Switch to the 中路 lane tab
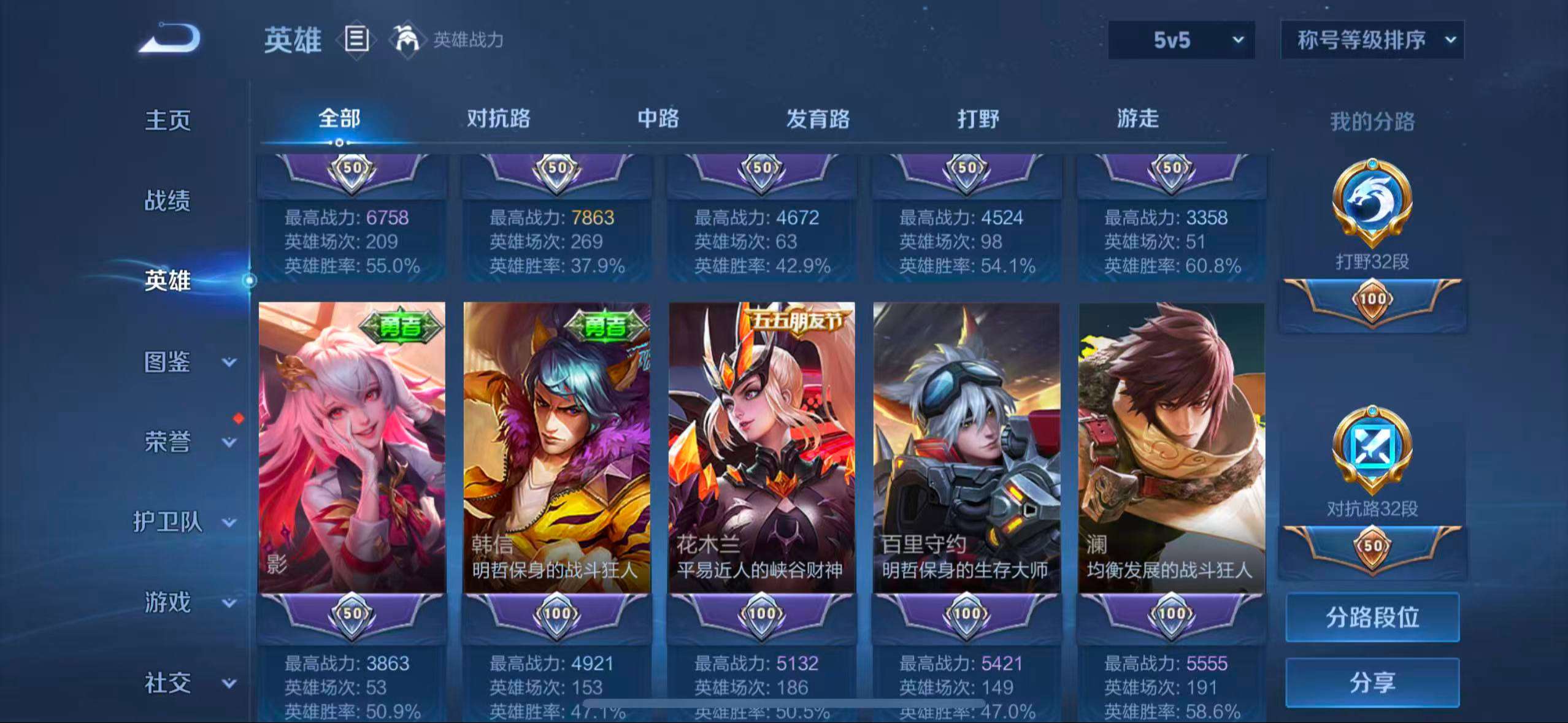The height and width of the screenshot is (723, 1568). [x=658, y=120]
